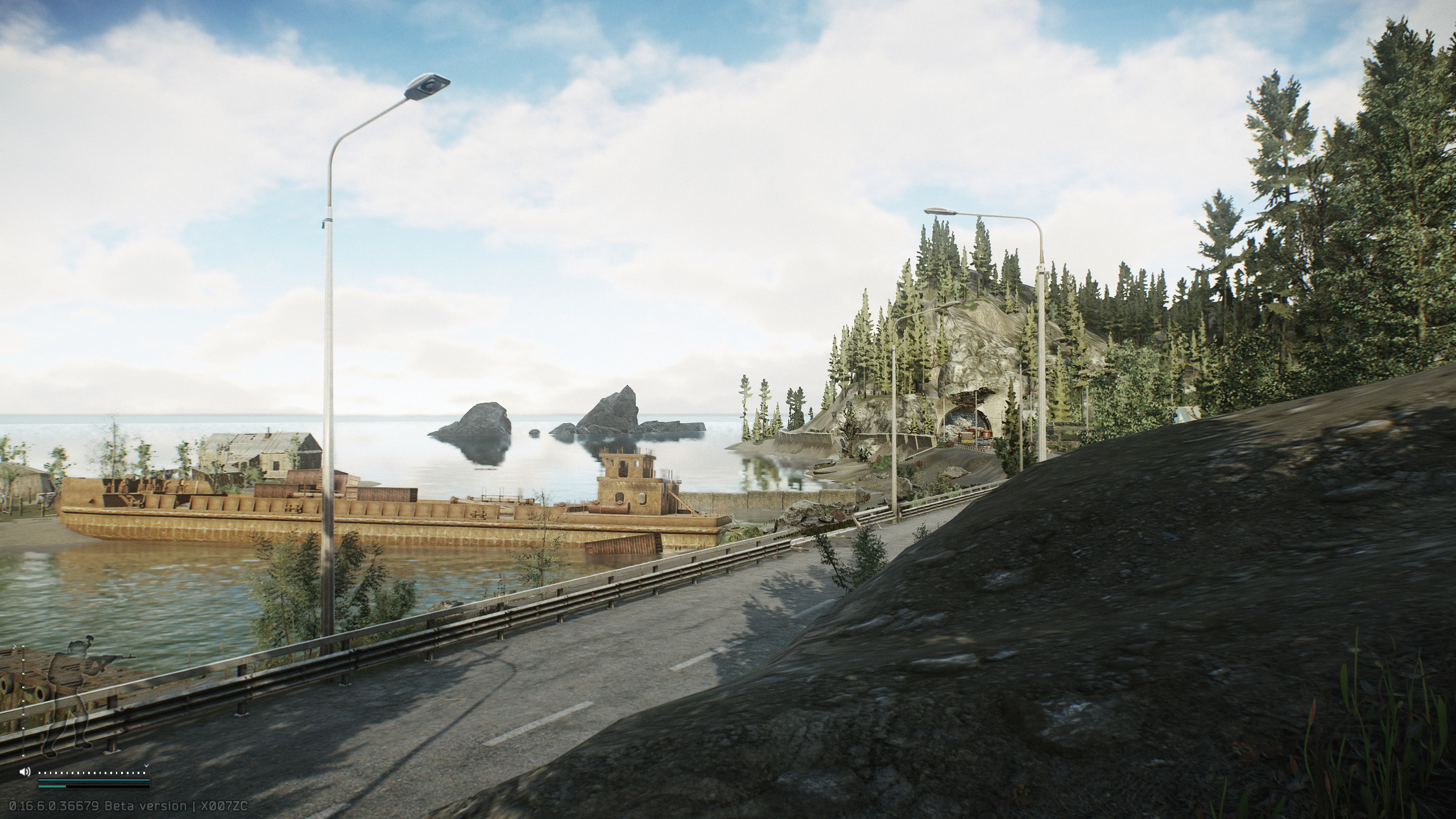Image resolution: width=1456 pixels, height=819 pixels.
Task: Collapse the HUD chevron near the stamina bars
Action: [x=146, y=766]
